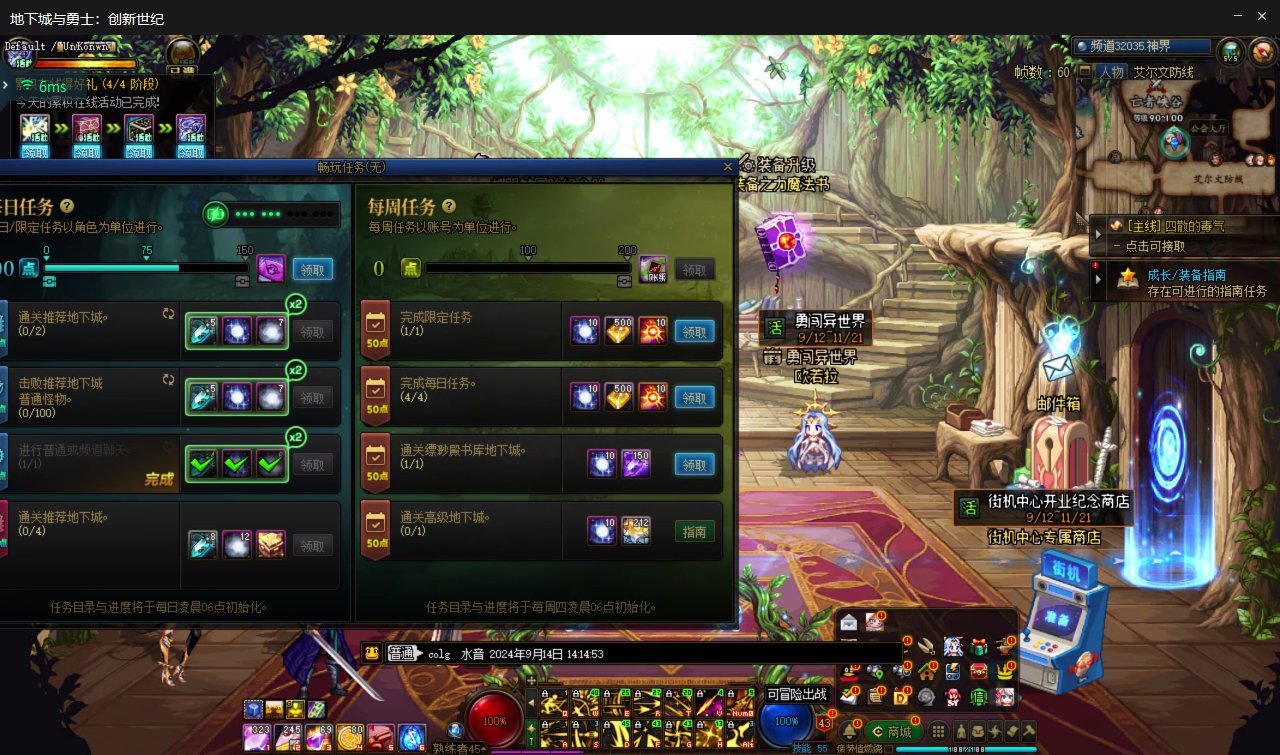Image resolution: width=1280 pixels, height=755 pixels.
Task: Open the red treasure chest icon
Action: click(979, 671)
